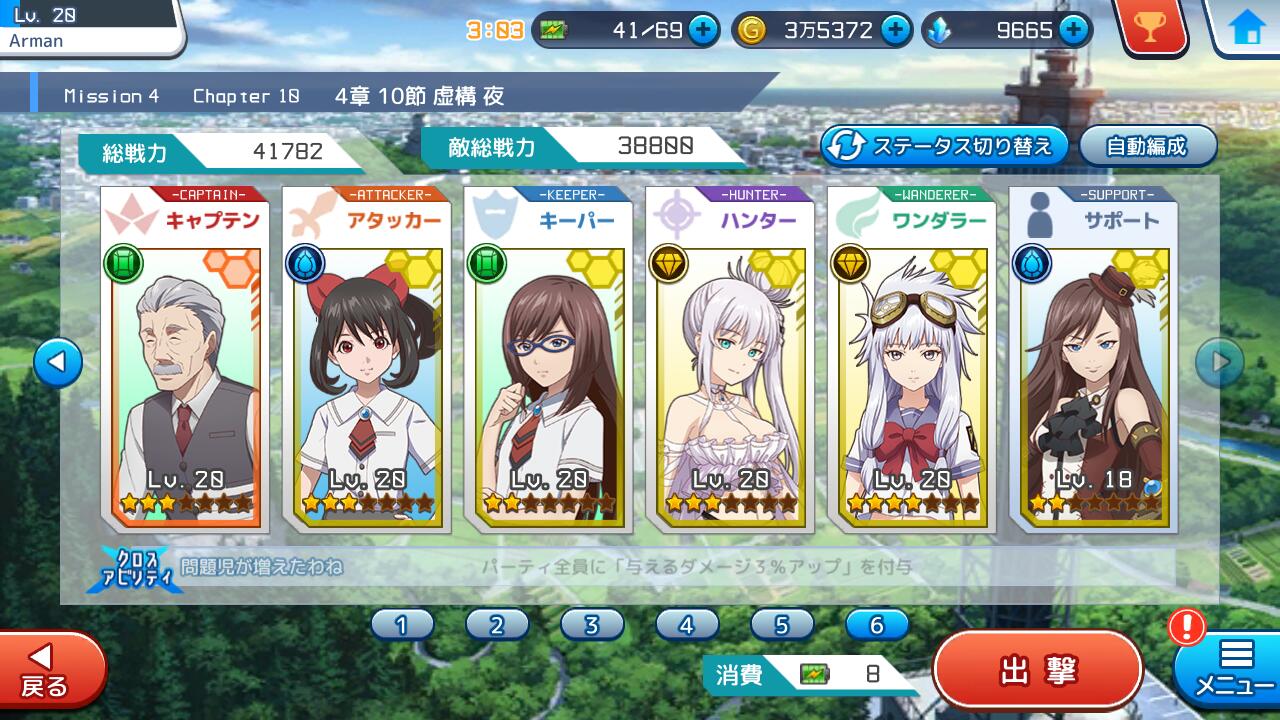Show previous party with left arrow

pos(57,363)
